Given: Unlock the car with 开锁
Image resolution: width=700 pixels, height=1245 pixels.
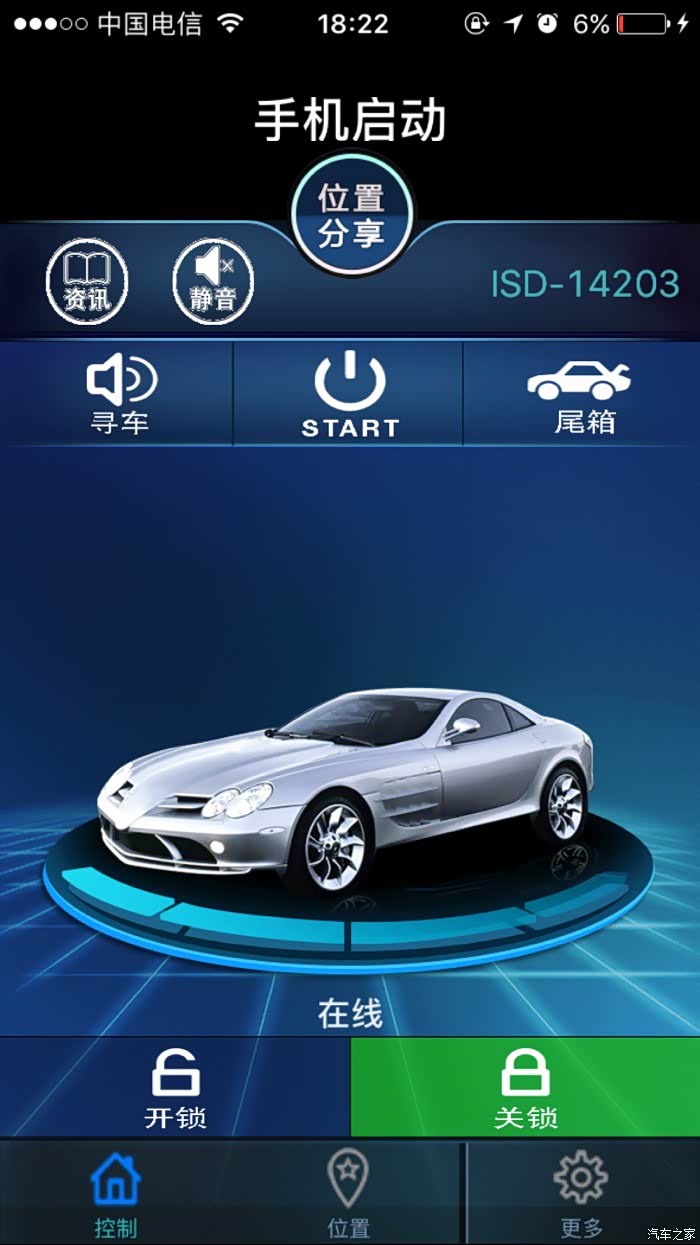Looking at the screenshot, I should tap(175, 1088).
